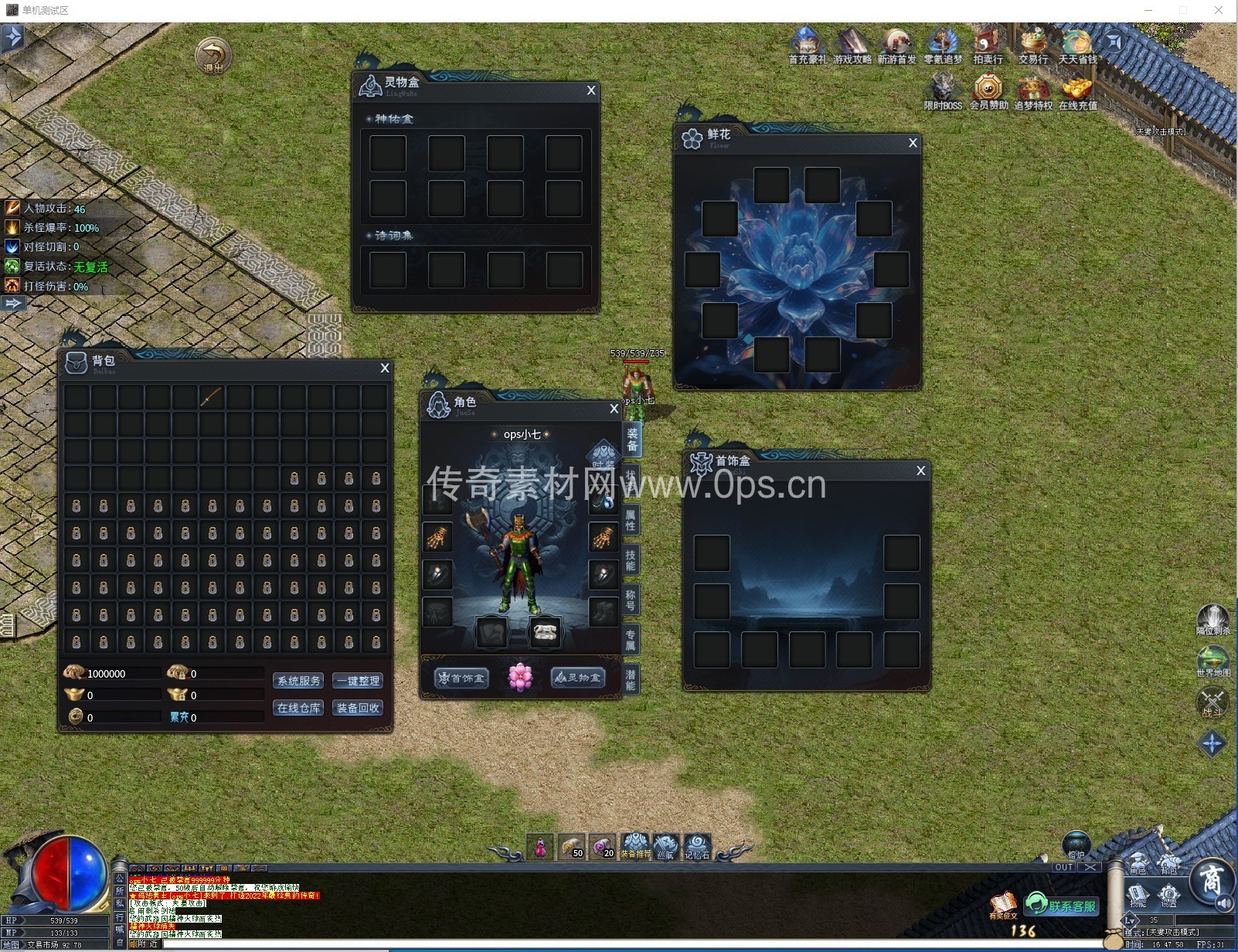
Task: Select the staff item in the backpack
Action: 212,396
